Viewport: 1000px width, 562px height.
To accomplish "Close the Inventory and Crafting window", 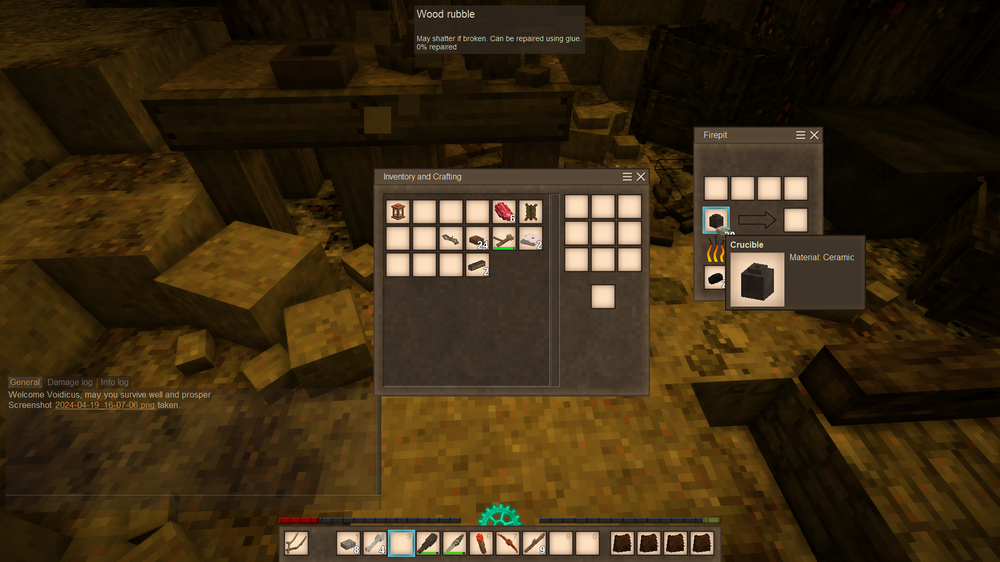I will [x=641, y=177].
